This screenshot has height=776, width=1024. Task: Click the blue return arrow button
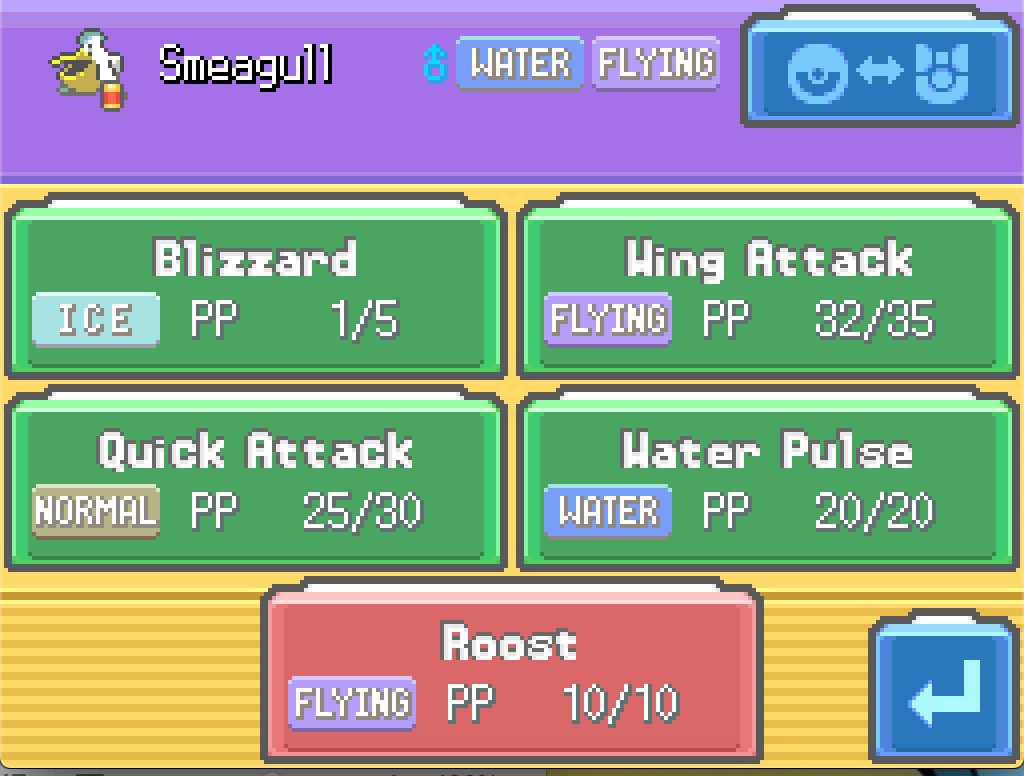(x=945, y=692)
